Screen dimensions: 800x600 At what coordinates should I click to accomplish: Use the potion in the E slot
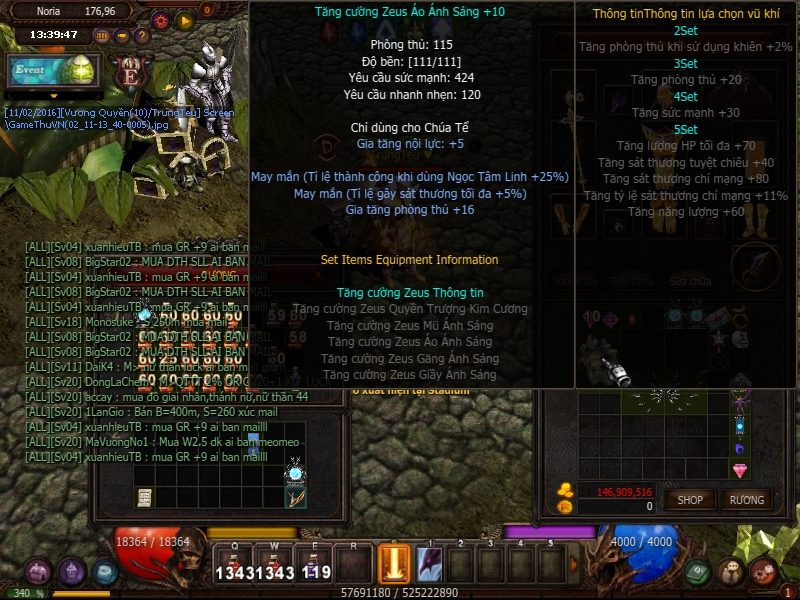pos(314,565)
